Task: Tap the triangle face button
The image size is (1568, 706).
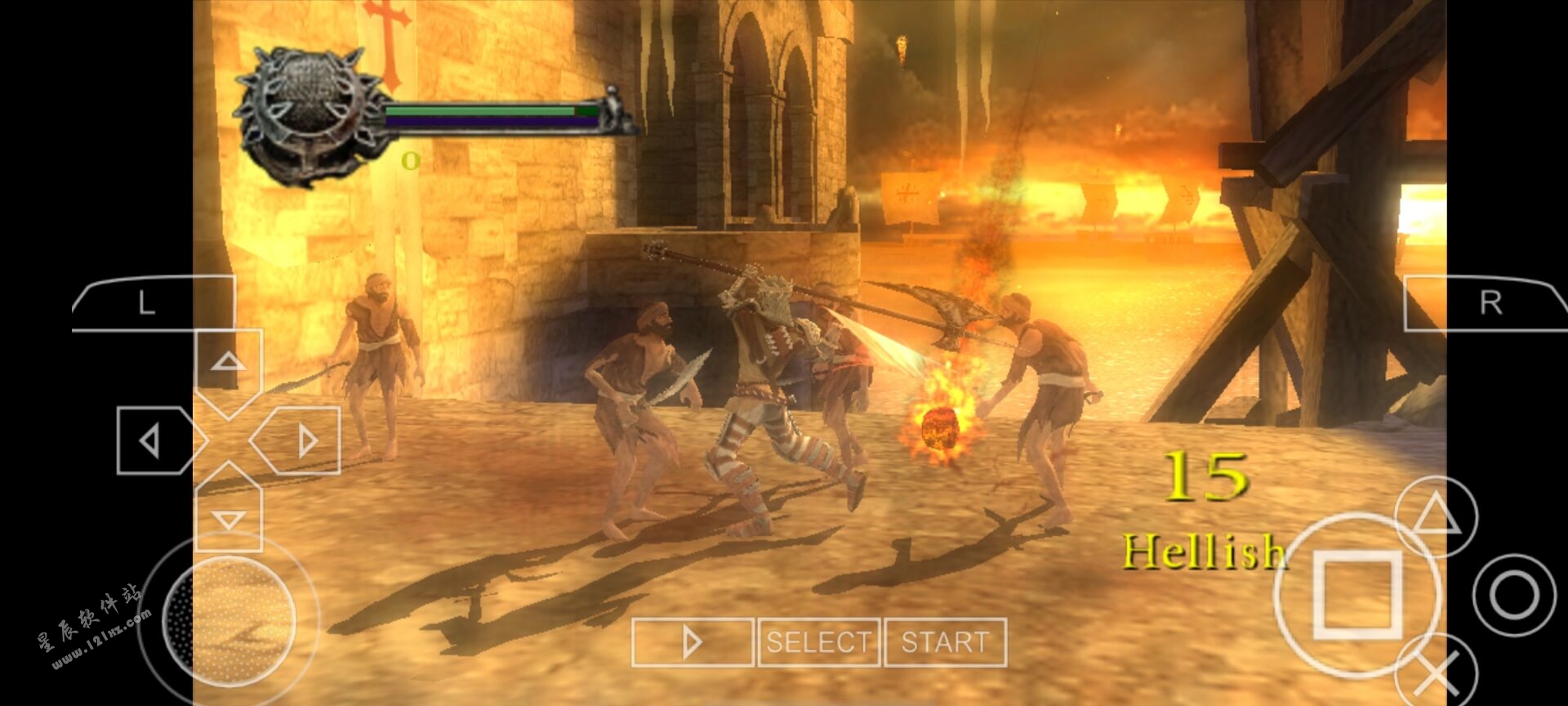Action: (x=1436, y=516)
